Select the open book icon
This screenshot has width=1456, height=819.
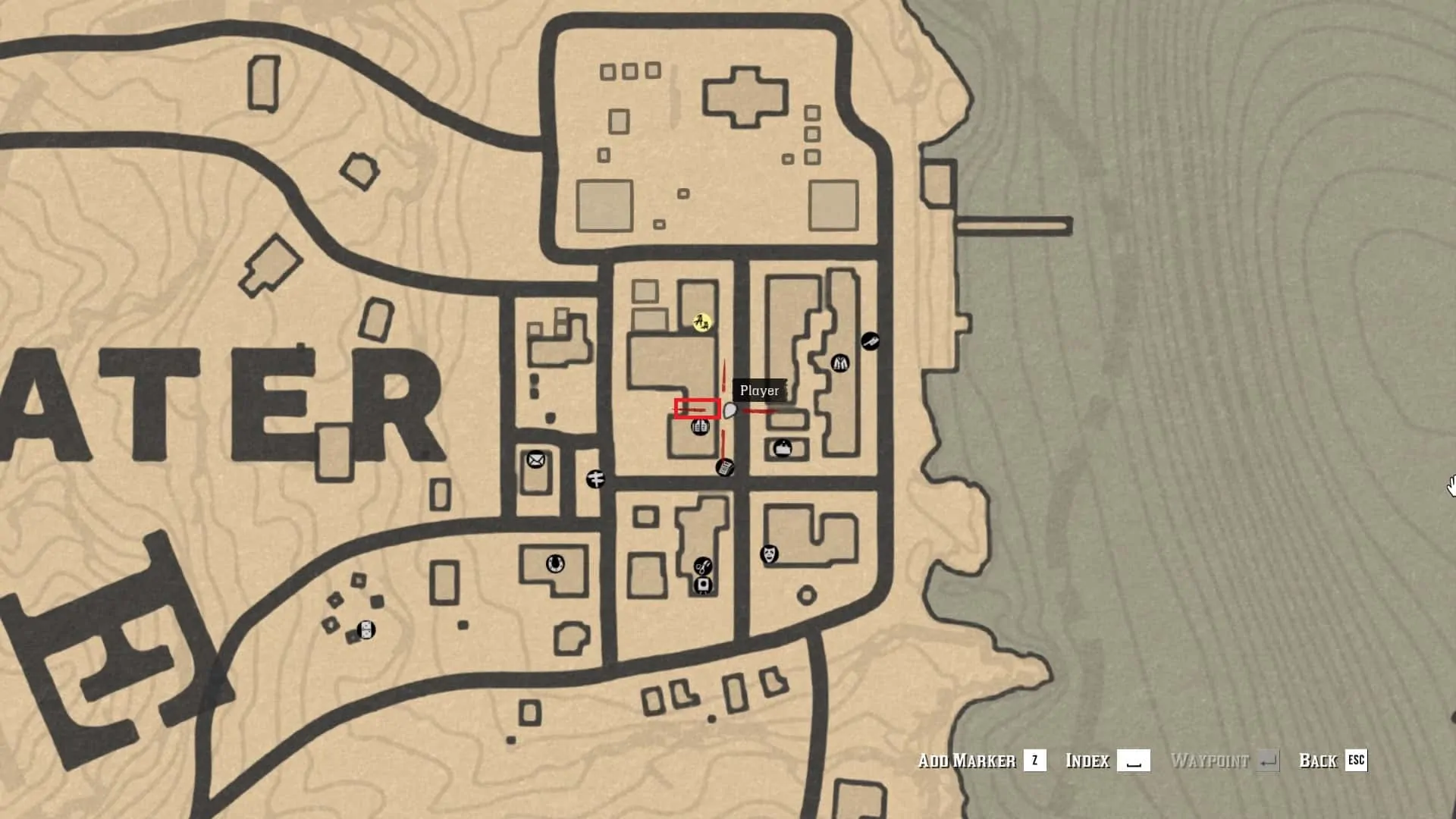pyautogui.click(x=700, y=428)
